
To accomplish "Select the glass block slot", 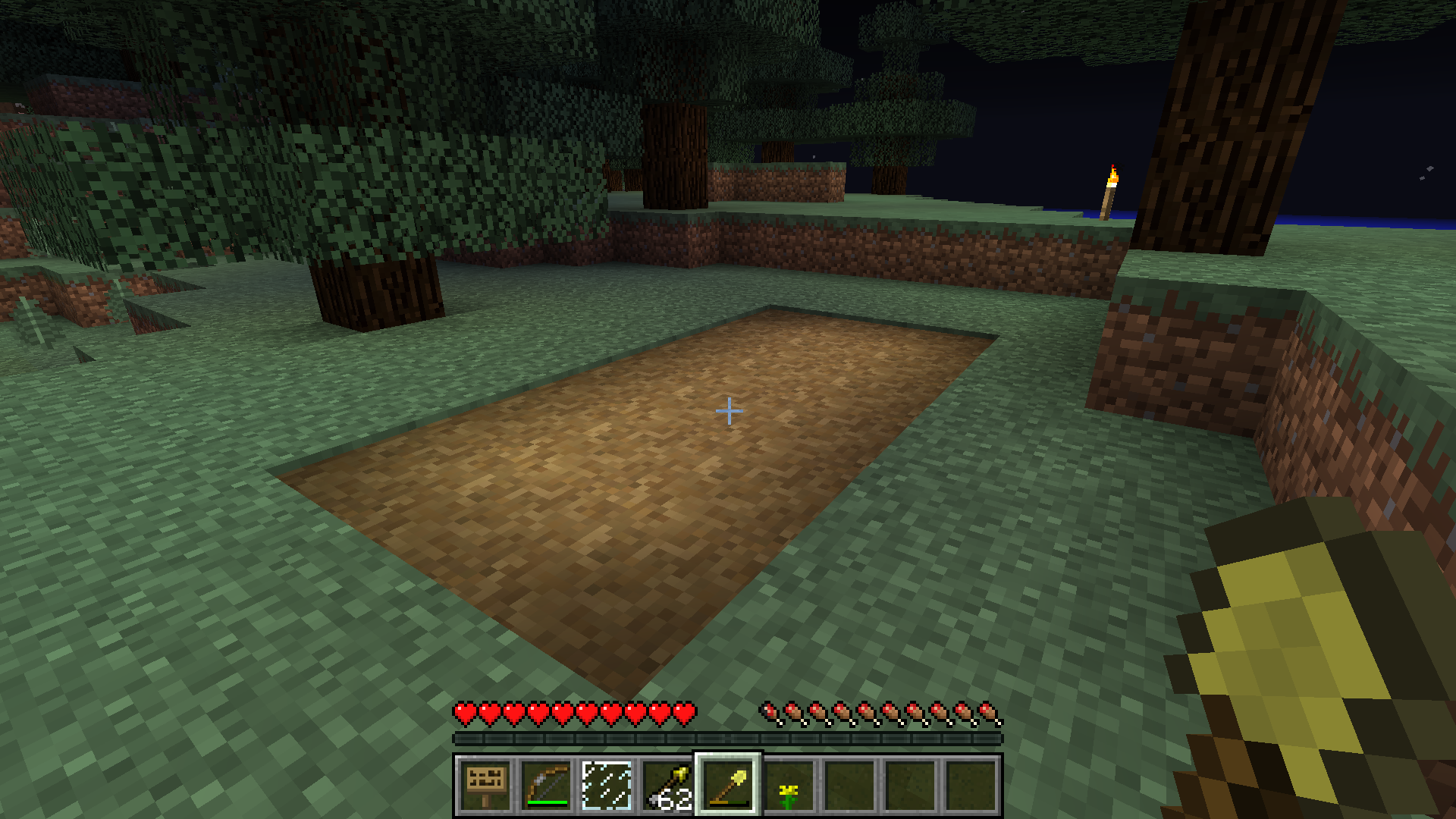I will [x=607, y=785].
